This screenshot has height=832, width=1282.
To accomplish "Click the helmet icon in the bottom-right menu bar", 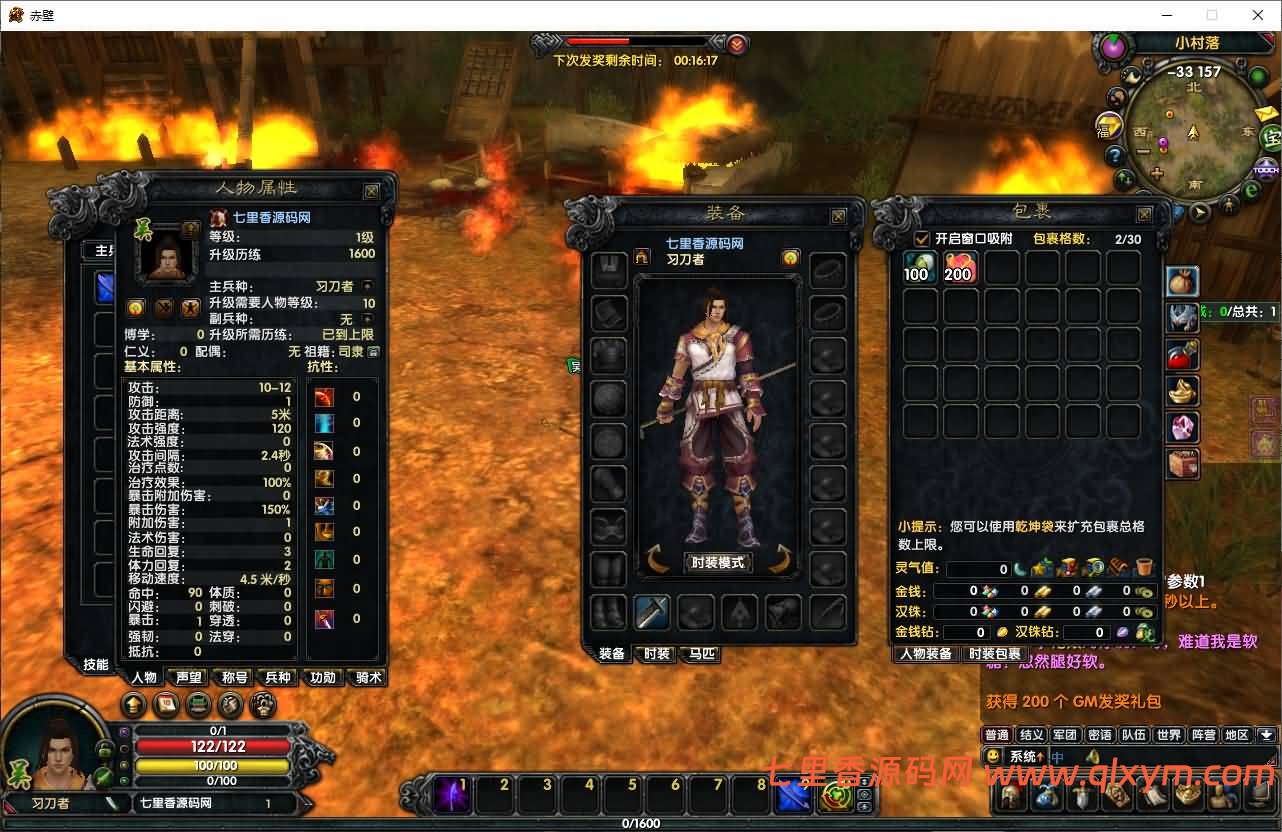I will (x=1012, y=795).
